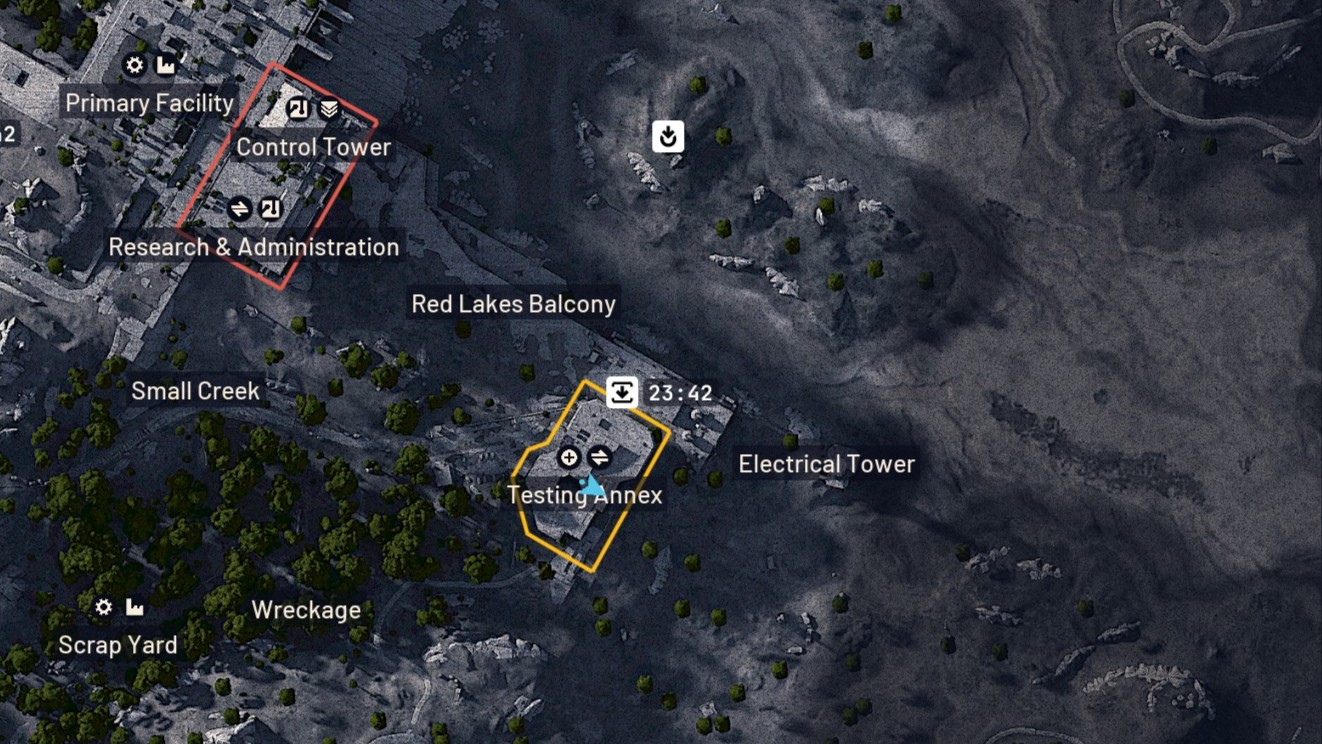1322x744 pixels.
Task: Open the timed extraction icon near Testing Annex
Action: click(623, 392)
